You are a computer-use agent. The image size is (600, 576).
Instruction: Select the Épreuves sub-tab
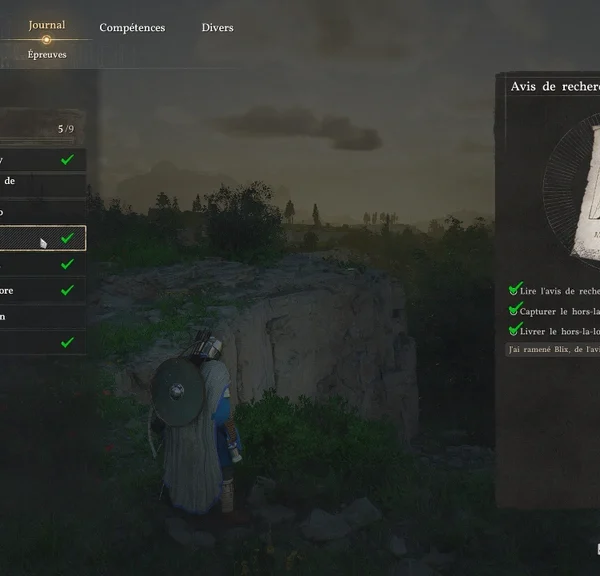click(47, 55)
